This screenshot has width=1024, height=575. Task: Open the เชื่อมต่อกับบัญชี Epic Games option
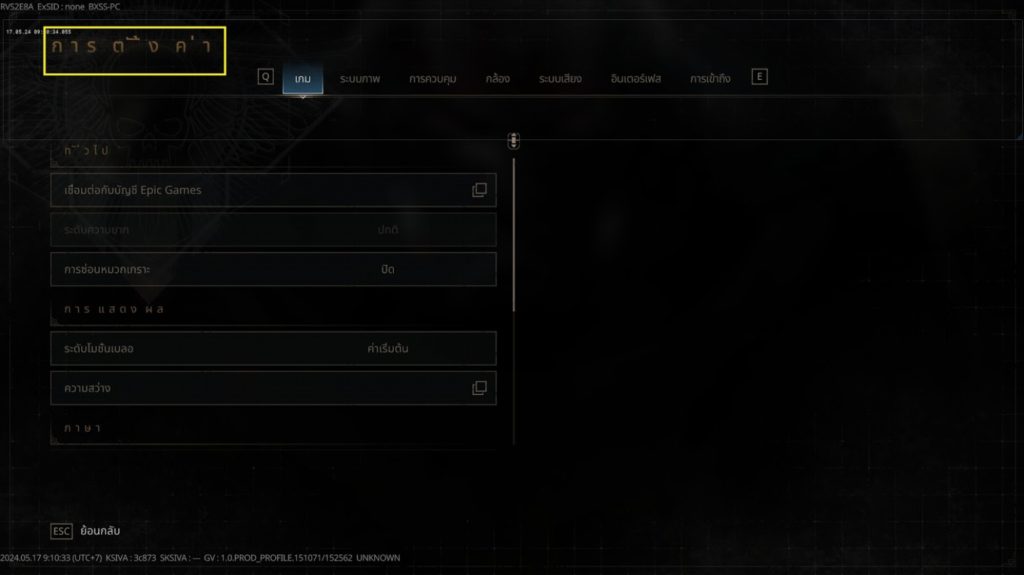[273, 190]
